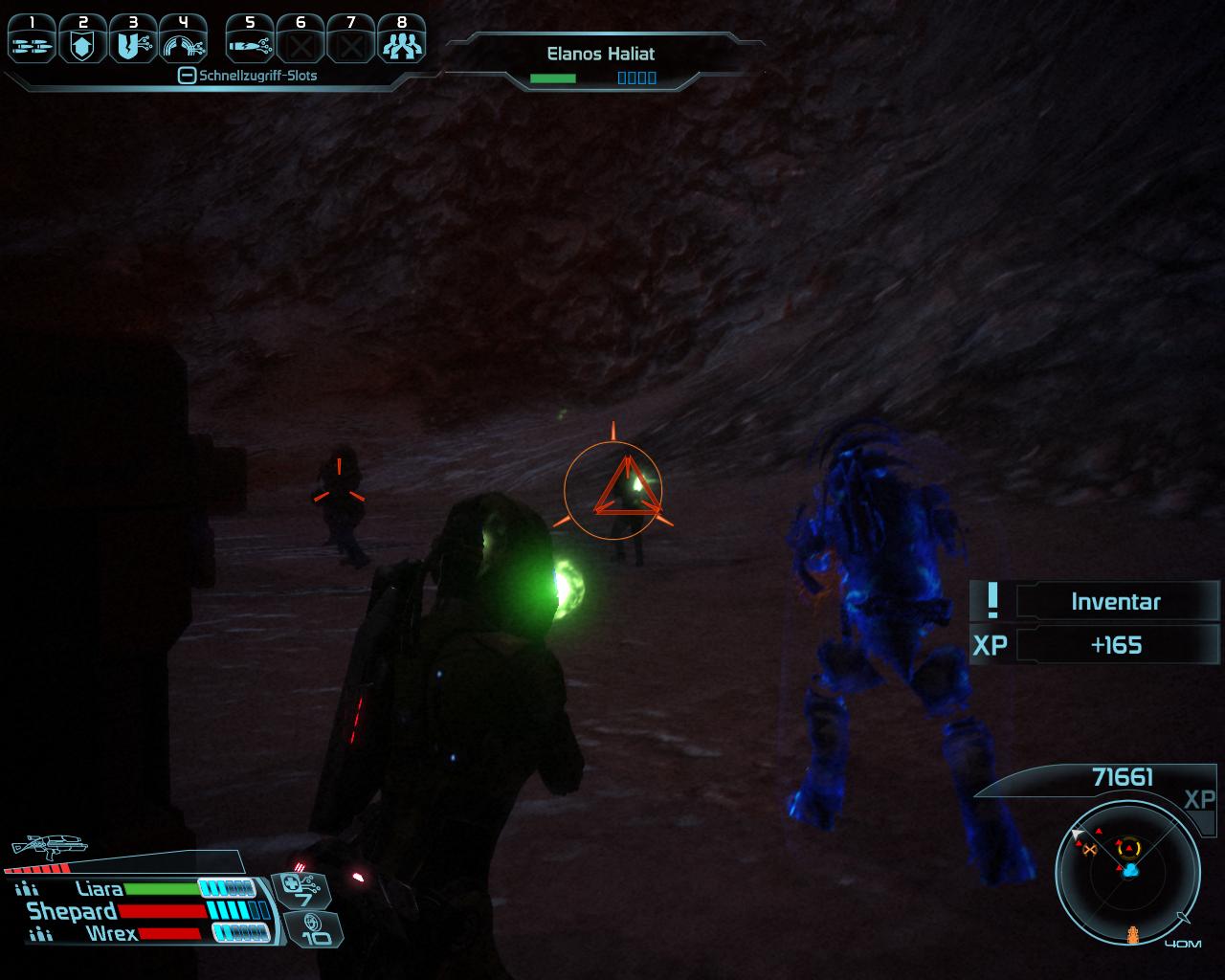Select squad member Wrex

pos(111,933)
